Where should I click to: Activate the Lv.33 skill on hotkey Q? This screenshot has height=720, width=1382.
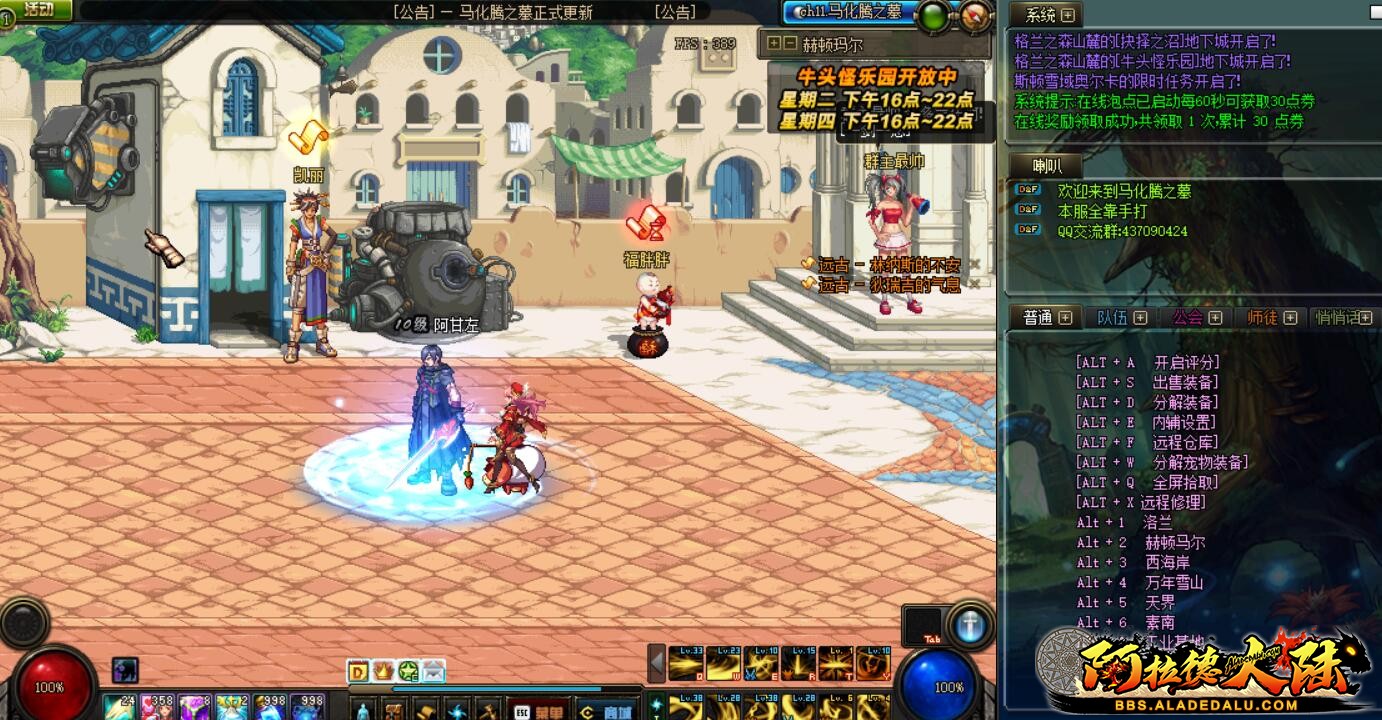point(685,663)
